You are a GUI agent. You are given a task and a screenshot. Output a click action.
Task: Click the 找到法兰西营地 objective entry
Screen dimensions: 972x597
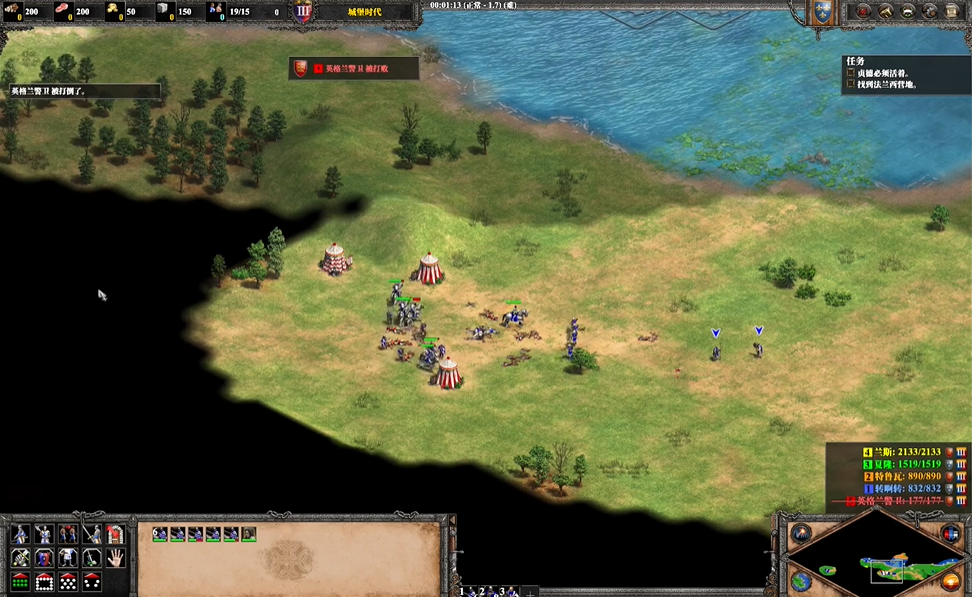(x=886, y=84)
